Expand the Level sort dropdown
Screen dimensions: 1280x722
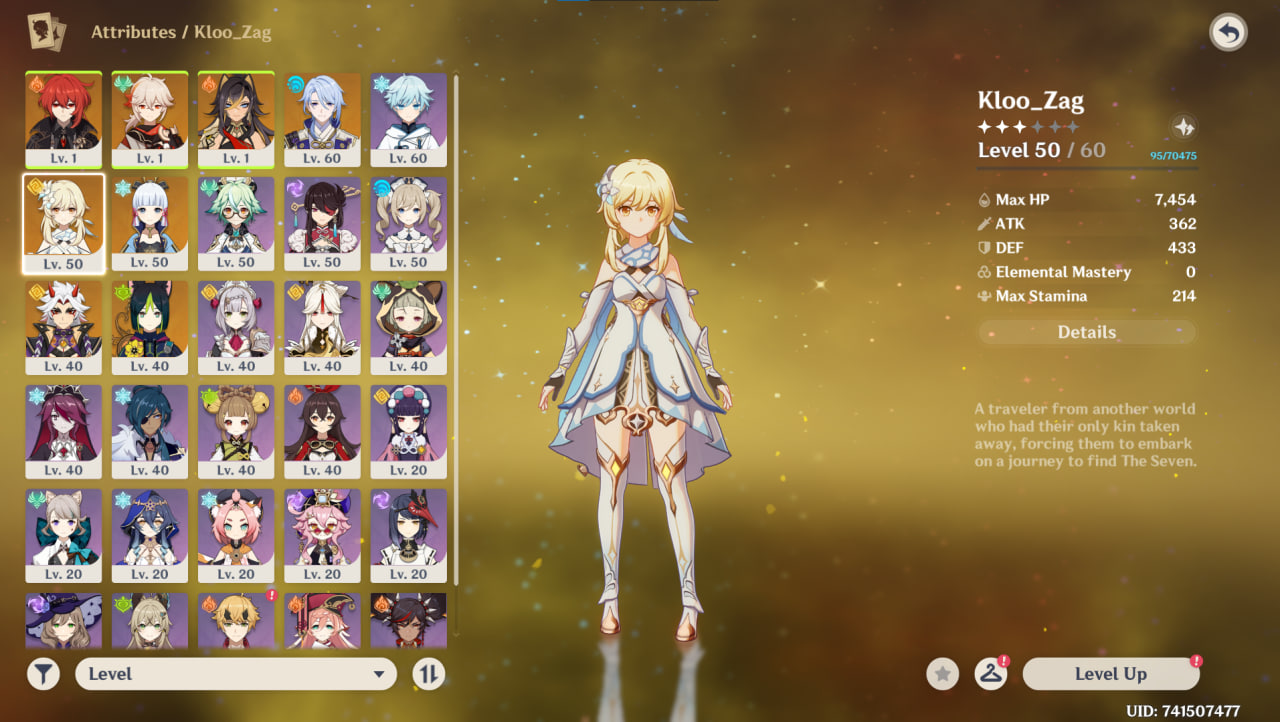[236, 674]
